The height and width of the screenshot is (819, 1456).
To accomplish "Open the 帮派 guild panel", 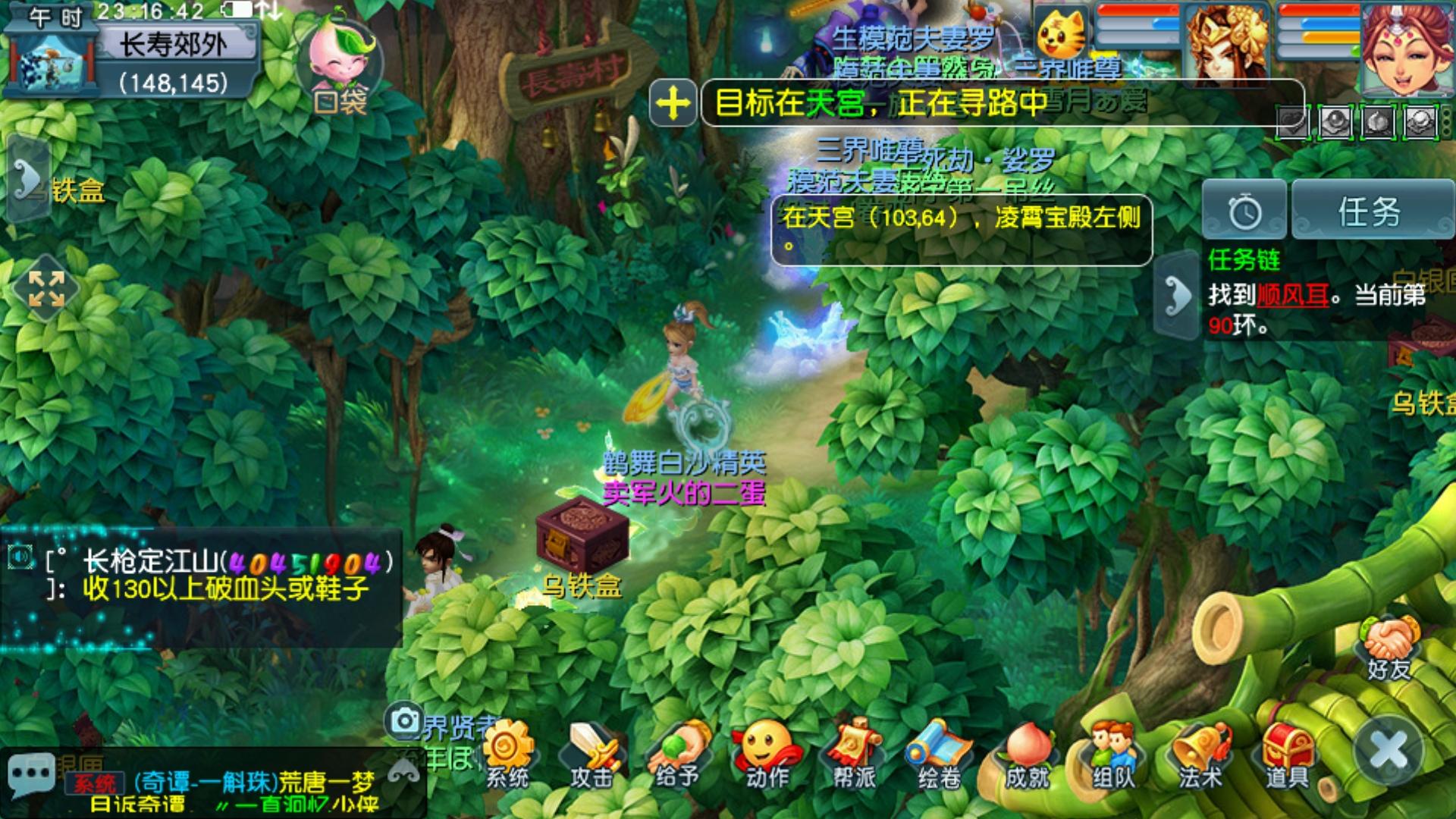I will coord(853,754).
